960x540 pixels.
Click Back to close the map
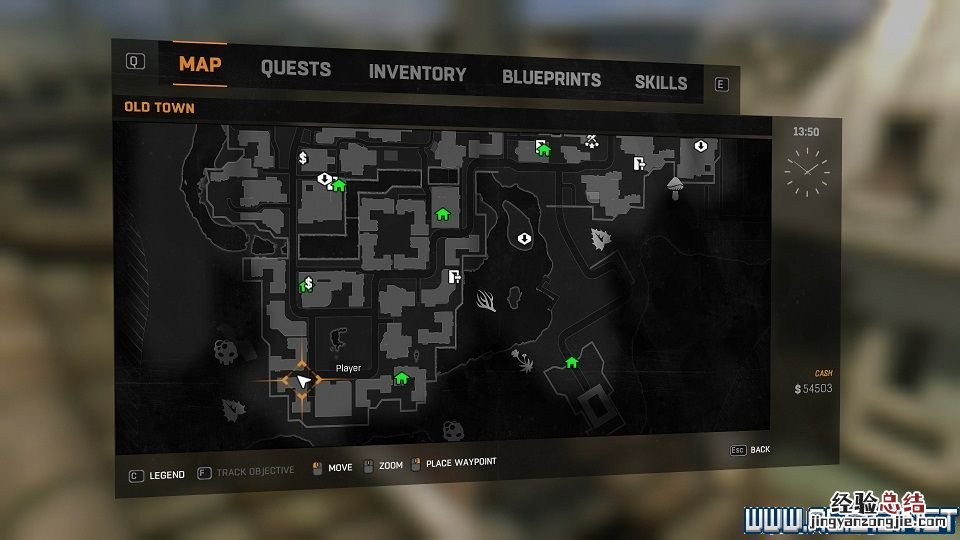[760, 450]
